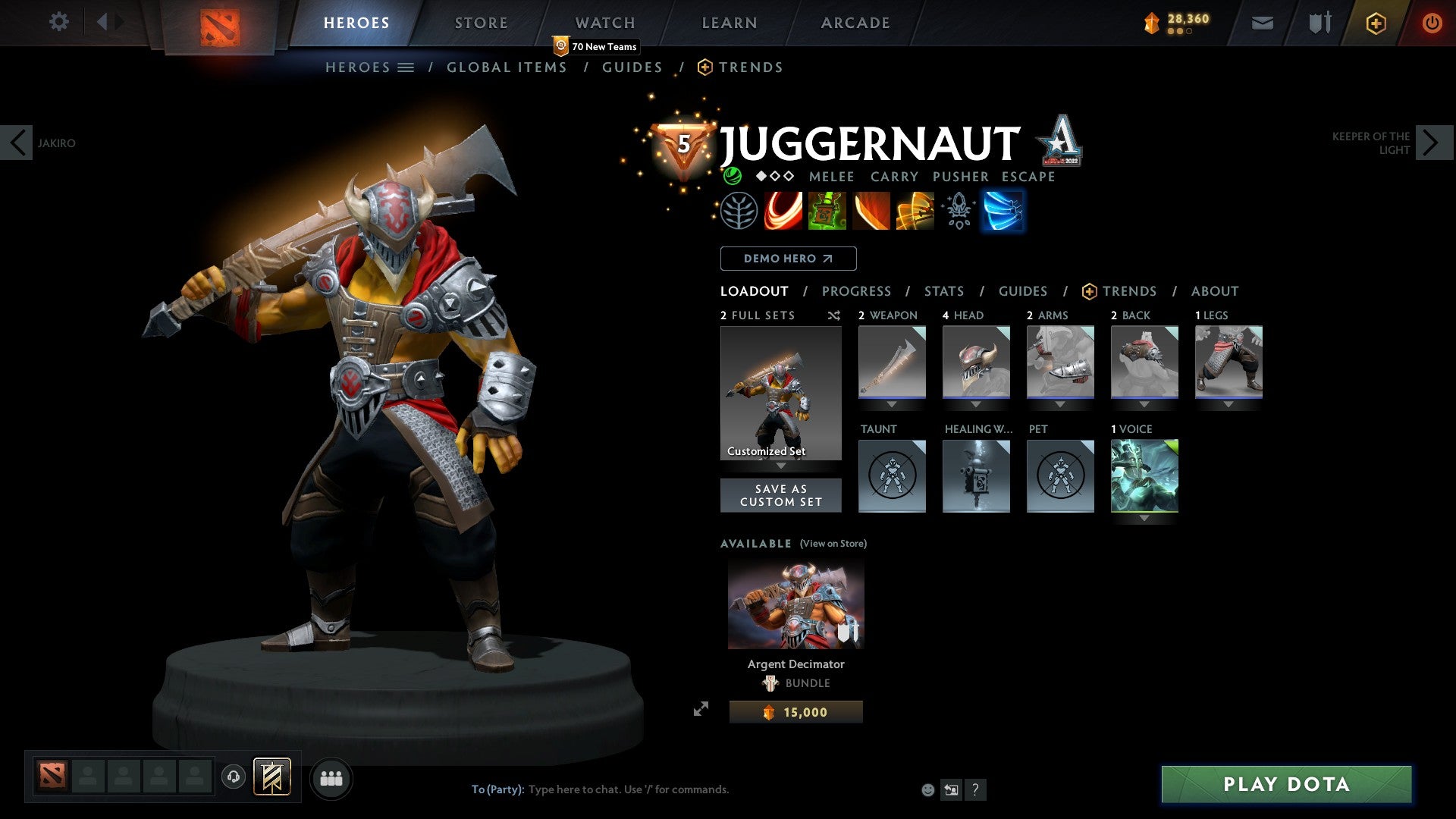Image resolution: width=1456 pixels, height=819 pixels.
Task: Open the shuffle loadout icon next to Full Sets
Action: coord(834,315)
